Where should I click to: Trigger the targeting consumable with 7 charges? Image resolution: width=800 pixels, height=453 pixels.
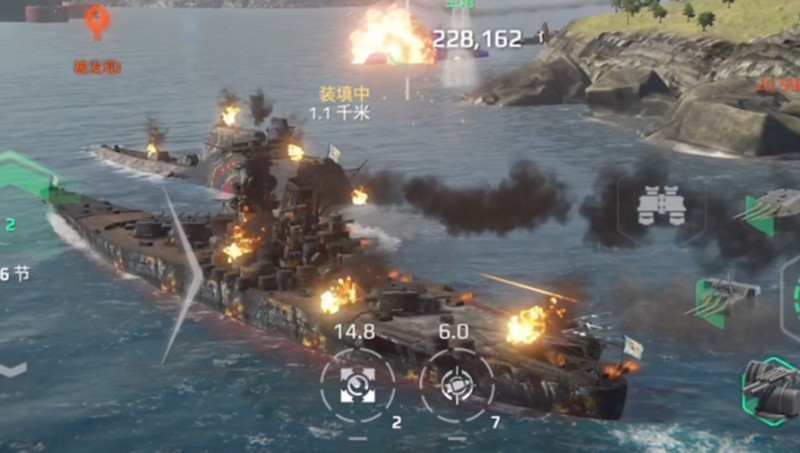457,384
